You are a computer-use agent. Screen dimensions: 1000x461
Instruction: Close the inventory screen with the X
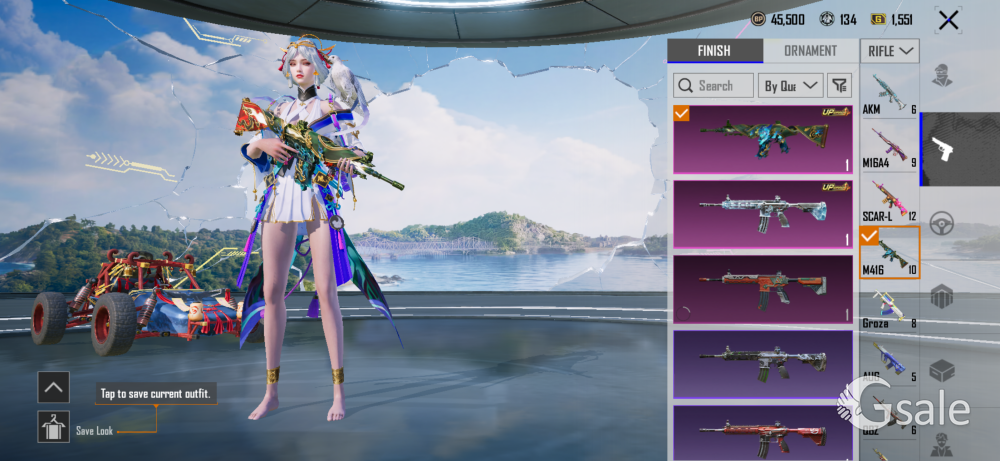point(948,20)
